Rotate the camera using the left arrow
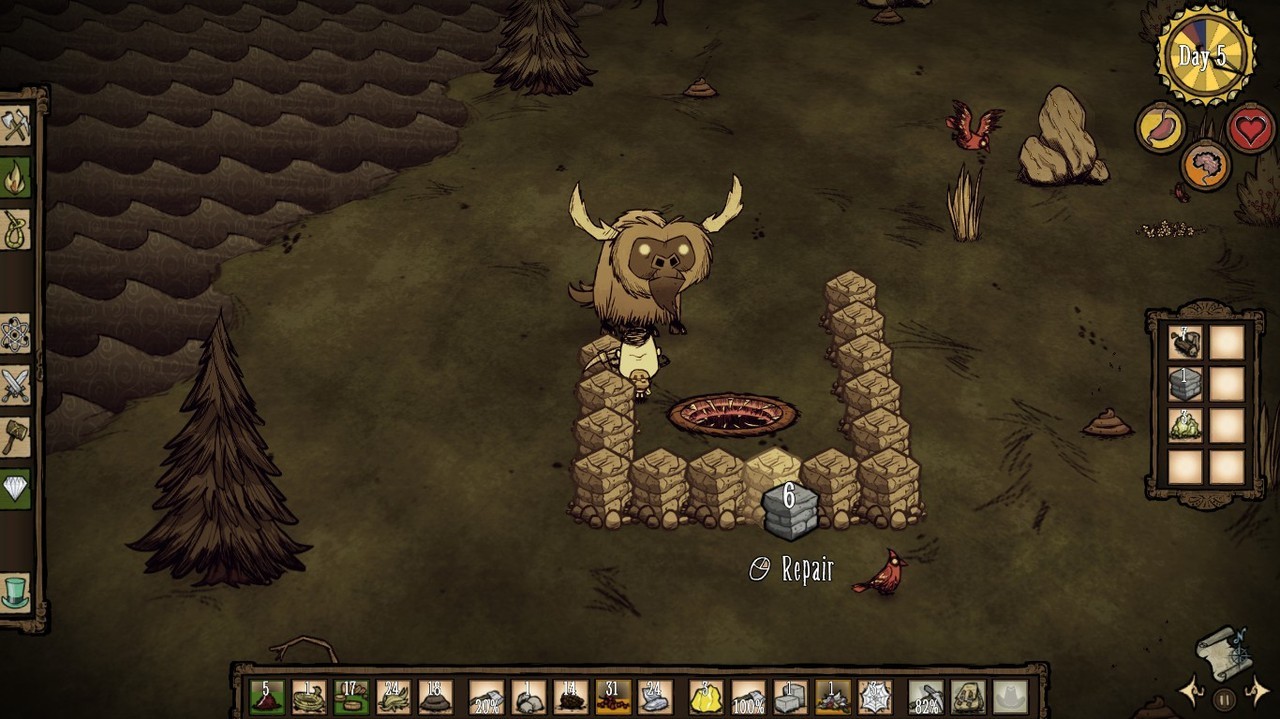1280x719 pixels. (x=1193, y=690)
